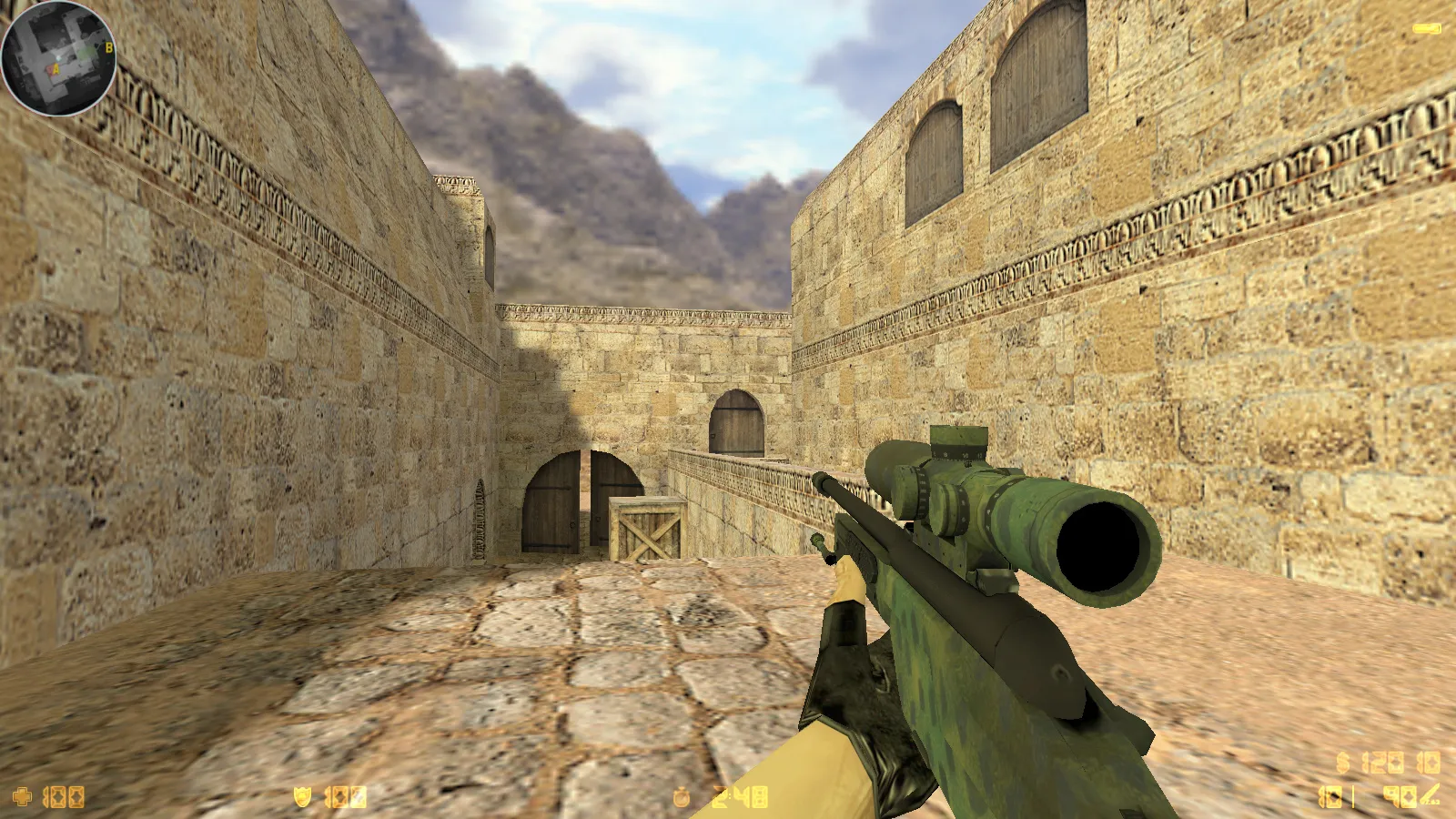Viewport: 1456px width, 819px height.
Task: Click the circular radar minimap
Action: (x=58, y=58)
